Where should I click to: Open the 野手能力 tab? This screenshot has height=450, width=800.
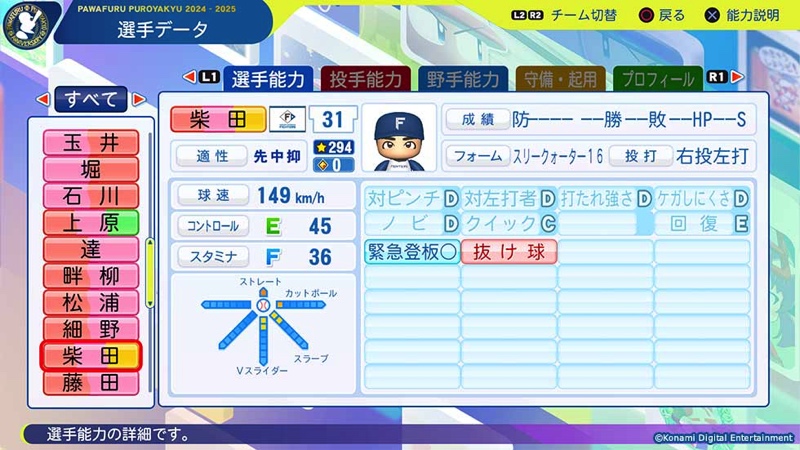(x=463, y=79)
